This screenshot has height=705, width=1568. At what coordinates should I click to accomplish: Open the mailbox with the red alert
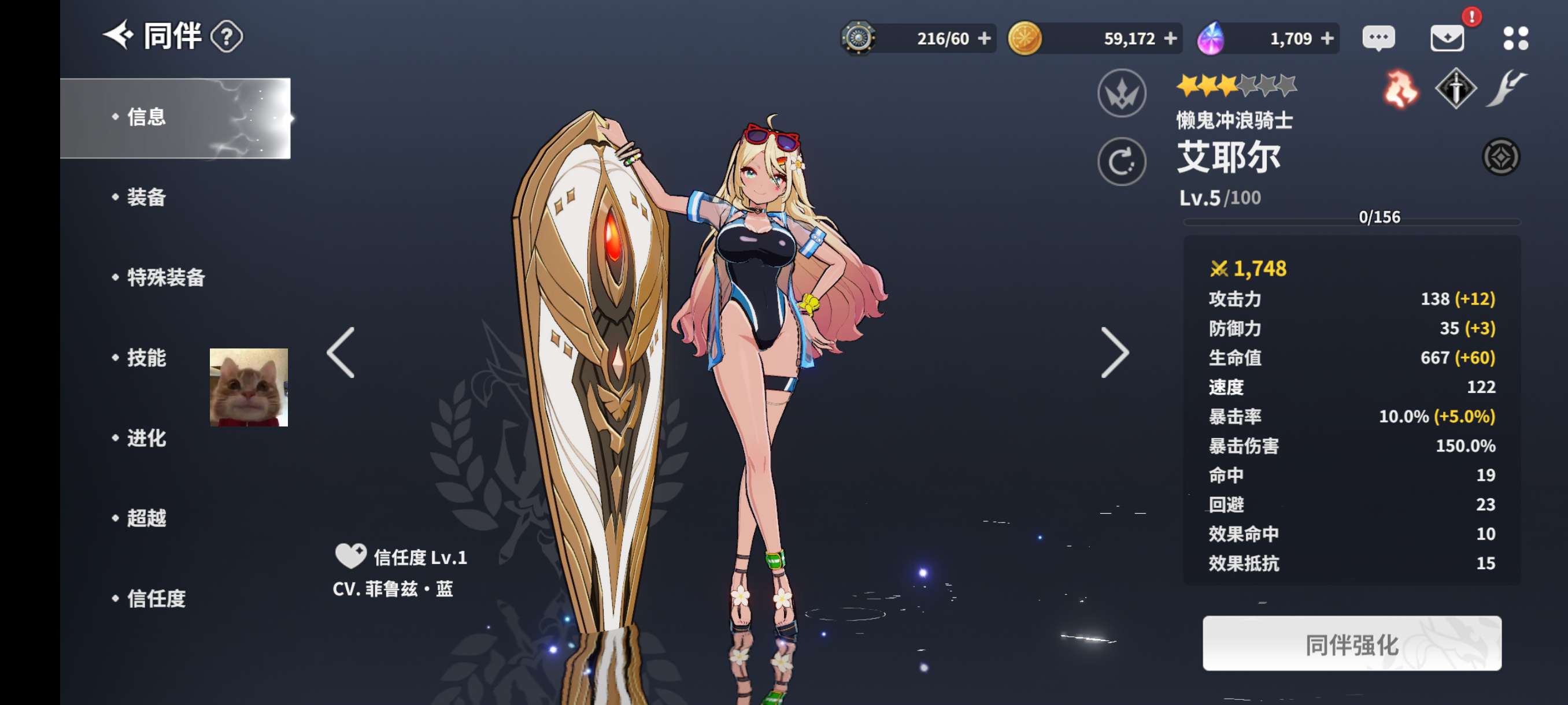pyautogui.click(x=1447, y=38)
